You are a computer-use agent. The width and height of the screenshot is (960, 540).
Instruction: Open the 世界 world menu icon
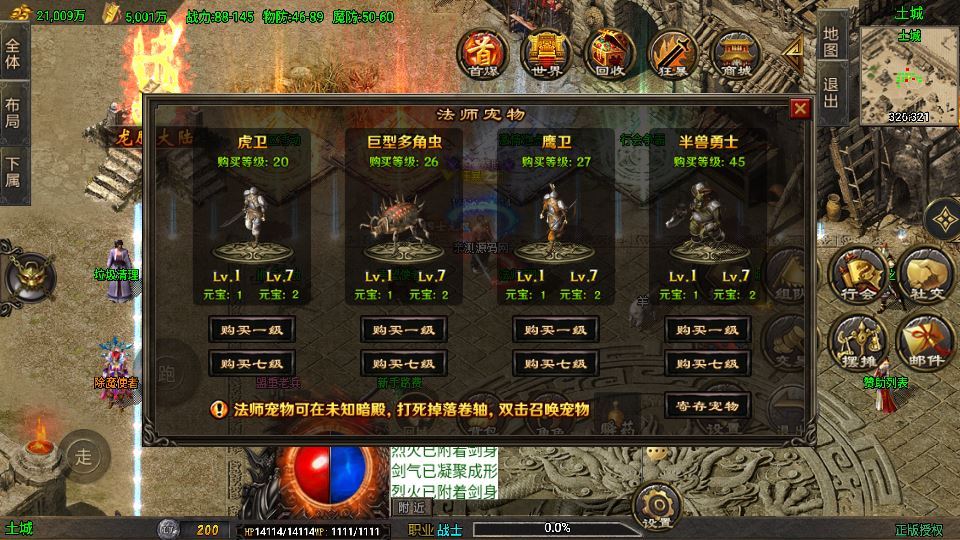(x=545, y=54)
